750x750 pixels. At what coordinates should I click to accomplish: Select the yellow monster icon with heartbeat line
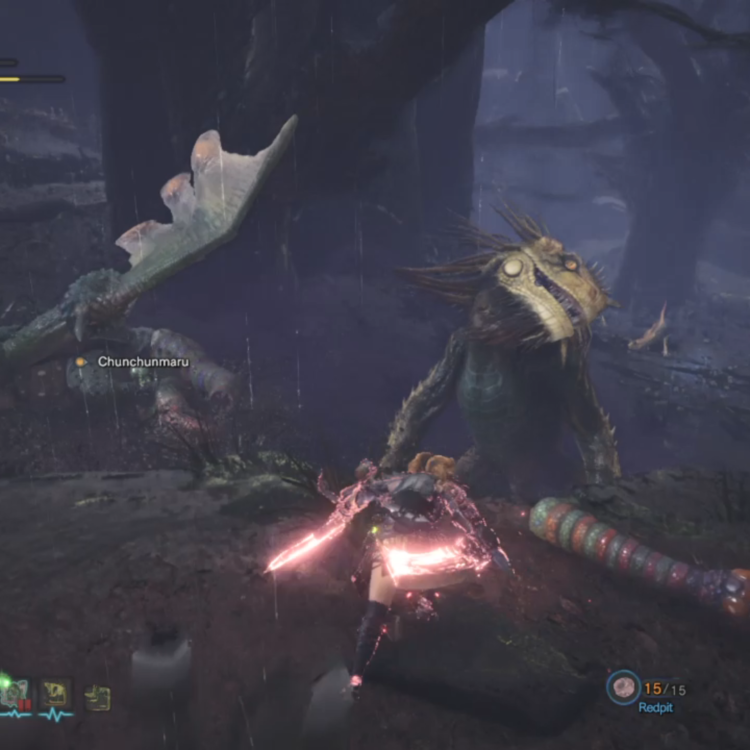pos(56,694)
